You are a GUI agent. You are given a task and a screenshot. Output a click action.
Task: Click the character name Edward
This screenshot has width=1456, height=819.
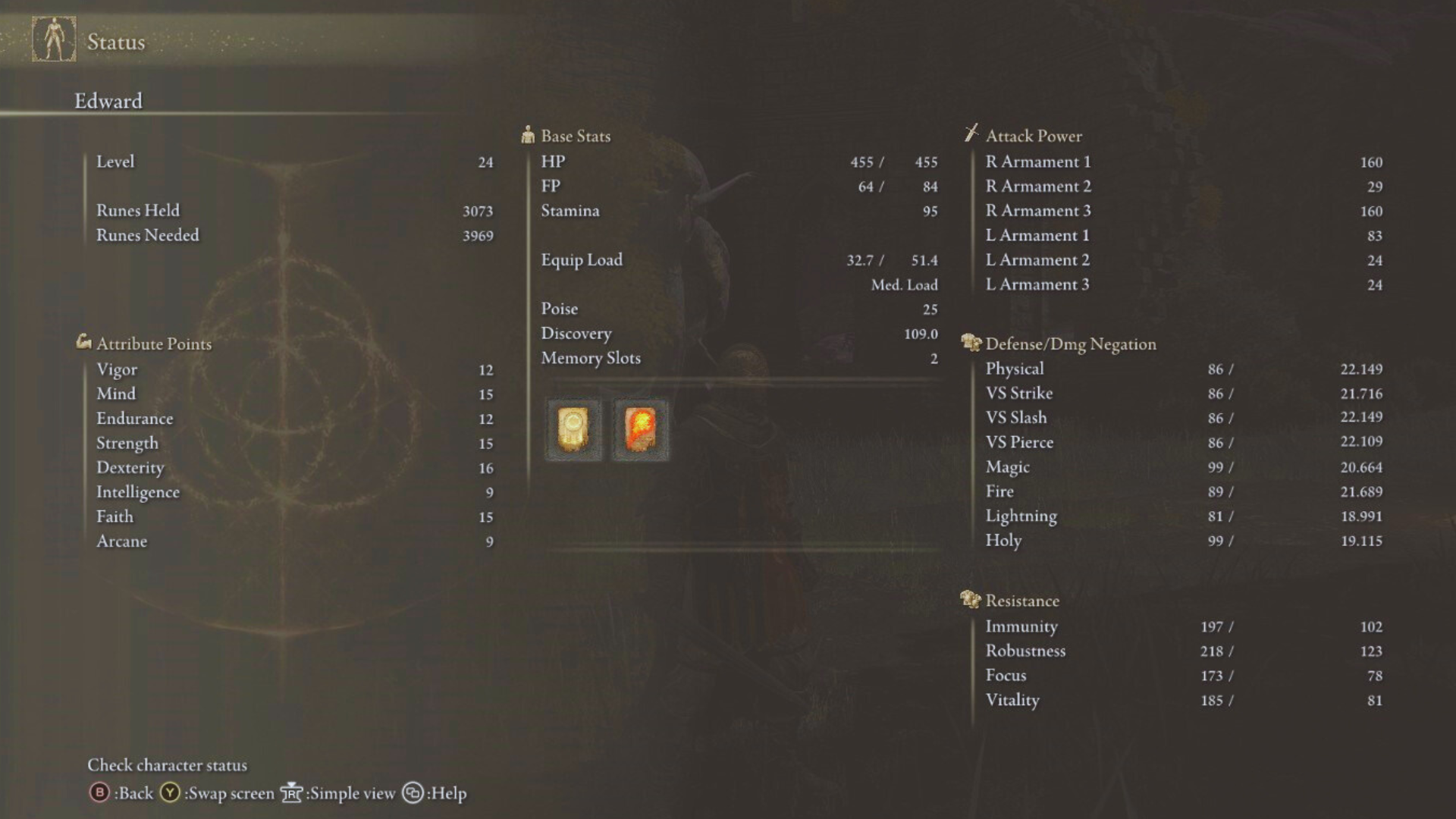[x=108, y=100]
